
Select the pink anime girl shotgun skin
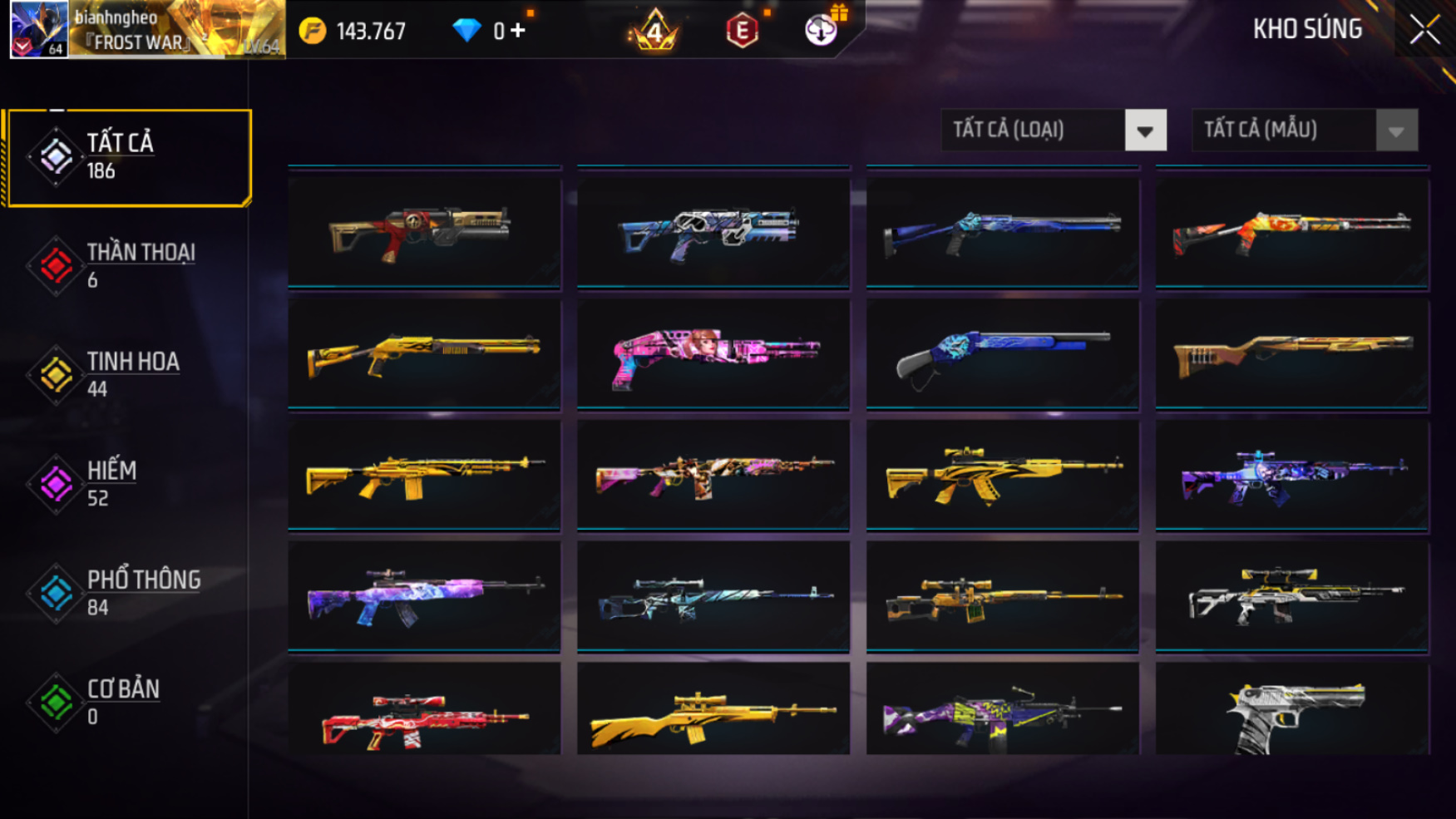713,355
